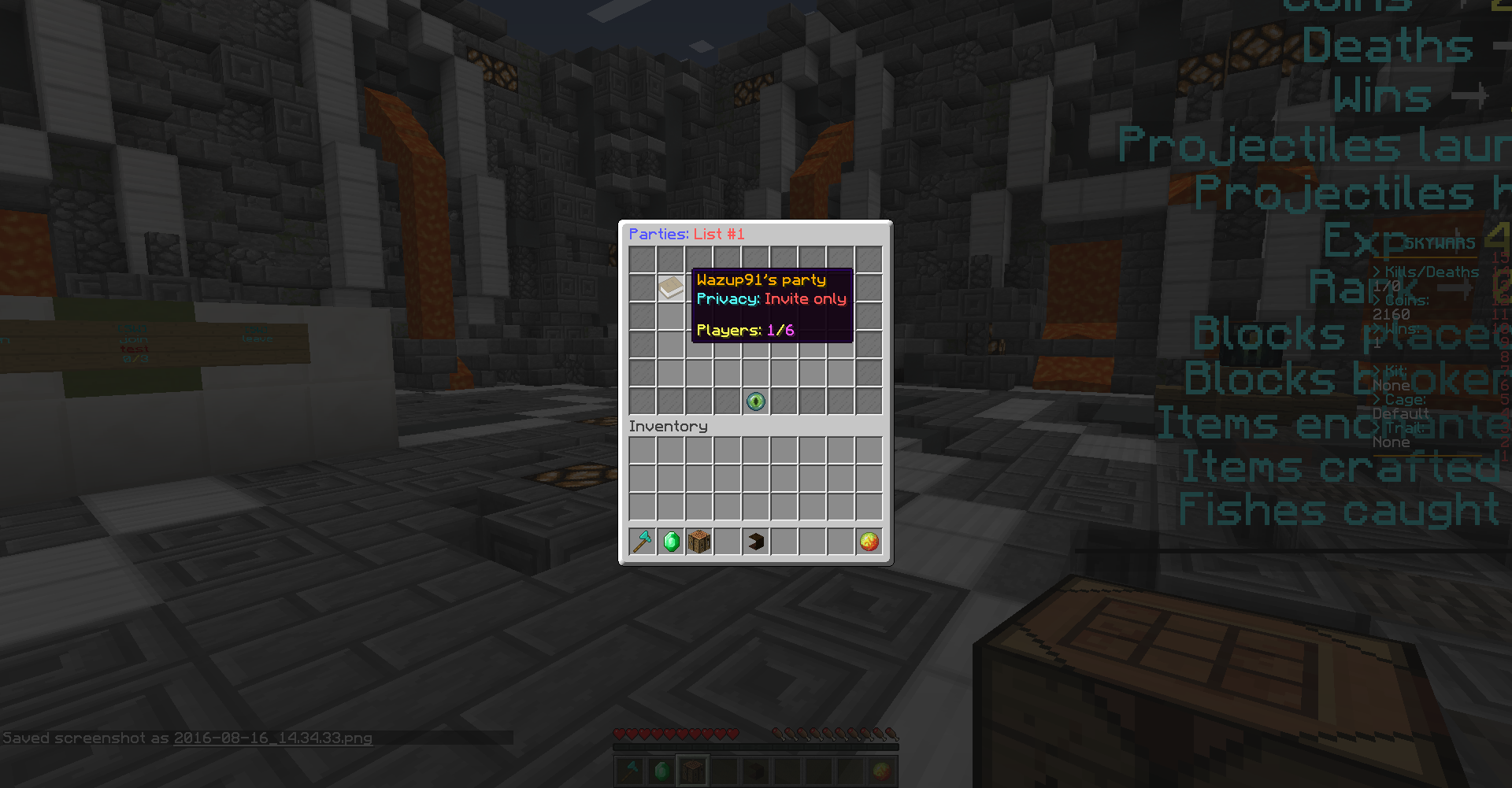Select Wazup91's party book item
This screenshot has width=1512, height=788.
[671, 288]
